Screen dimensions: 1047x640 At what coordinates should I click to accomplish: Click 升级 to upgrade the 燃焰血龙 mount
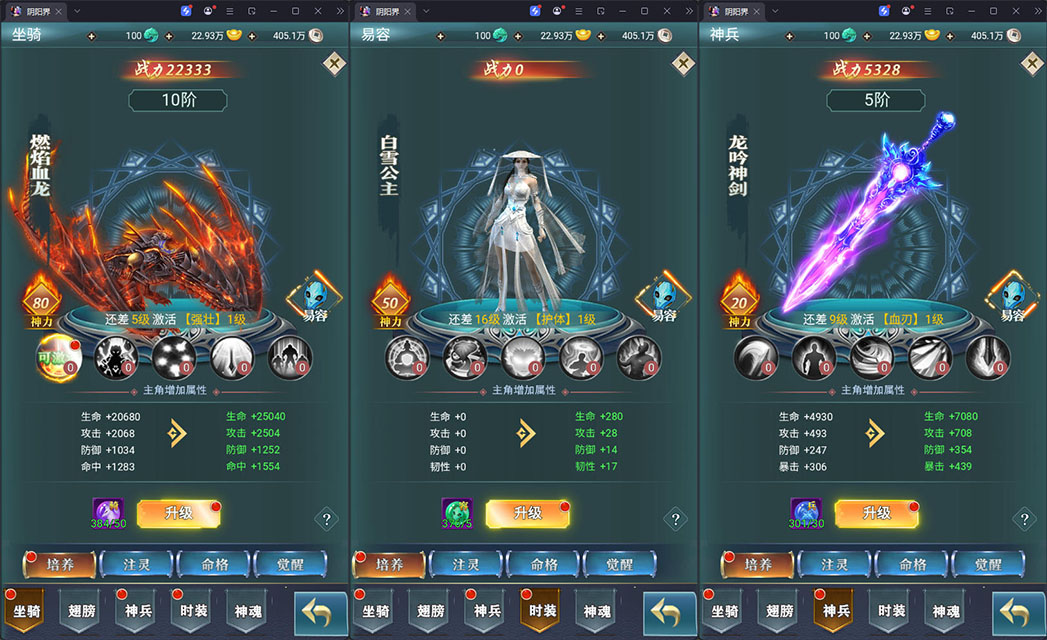[178, 513]
